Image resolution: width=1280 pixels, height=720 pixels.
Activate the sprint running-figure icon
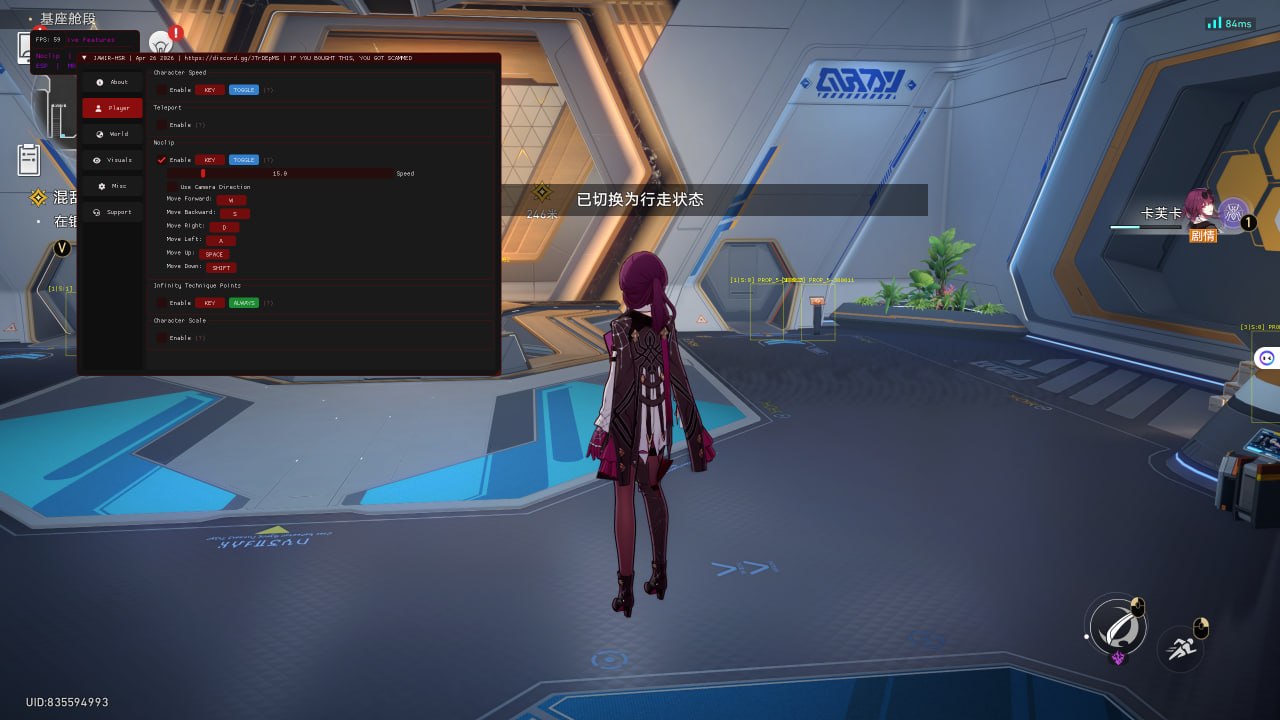click(x=1181, y=648)
